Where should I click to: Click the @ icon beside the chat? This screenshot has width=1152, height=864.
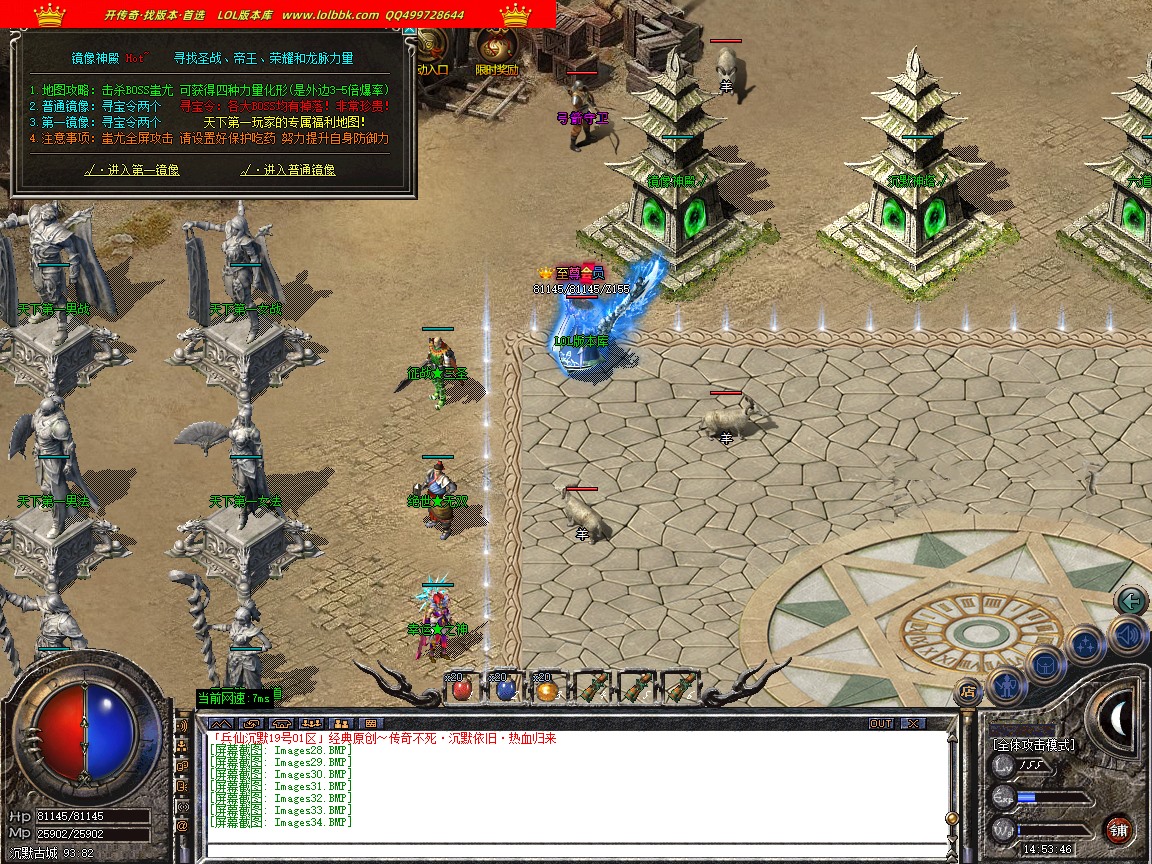pos(182,826)
